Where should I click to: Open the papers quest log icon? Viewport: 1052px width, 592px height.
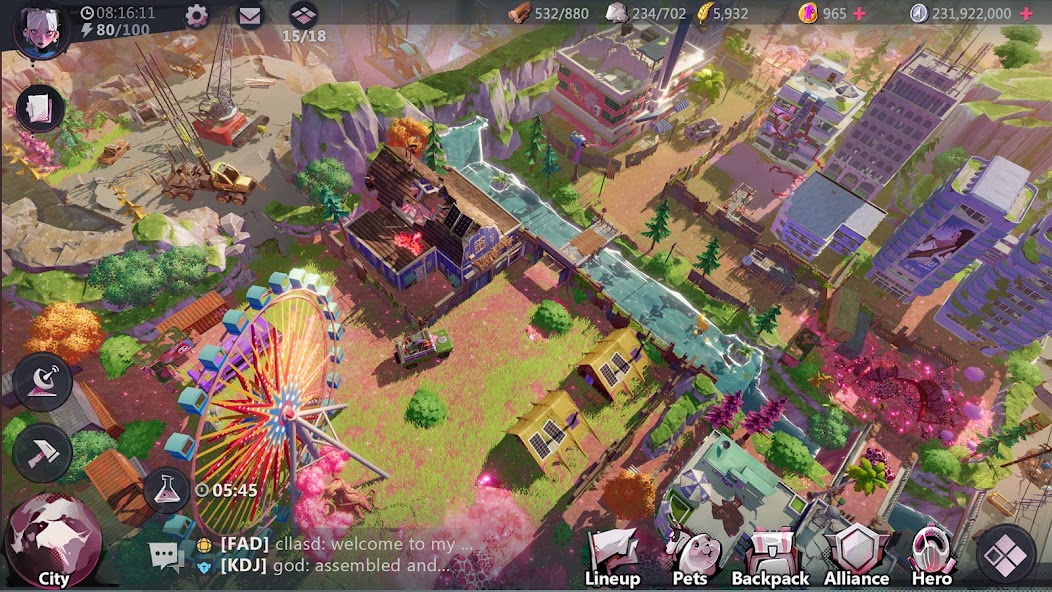[x=40, y=108]
